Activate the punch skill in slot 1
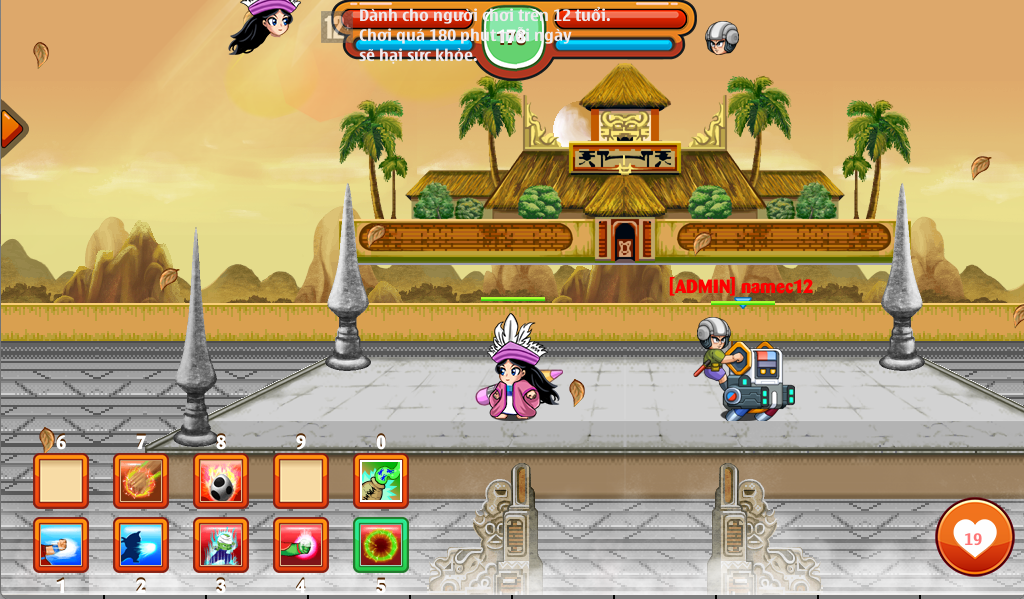The height and width of the screenshot is (599, 1024). (61, 545)
